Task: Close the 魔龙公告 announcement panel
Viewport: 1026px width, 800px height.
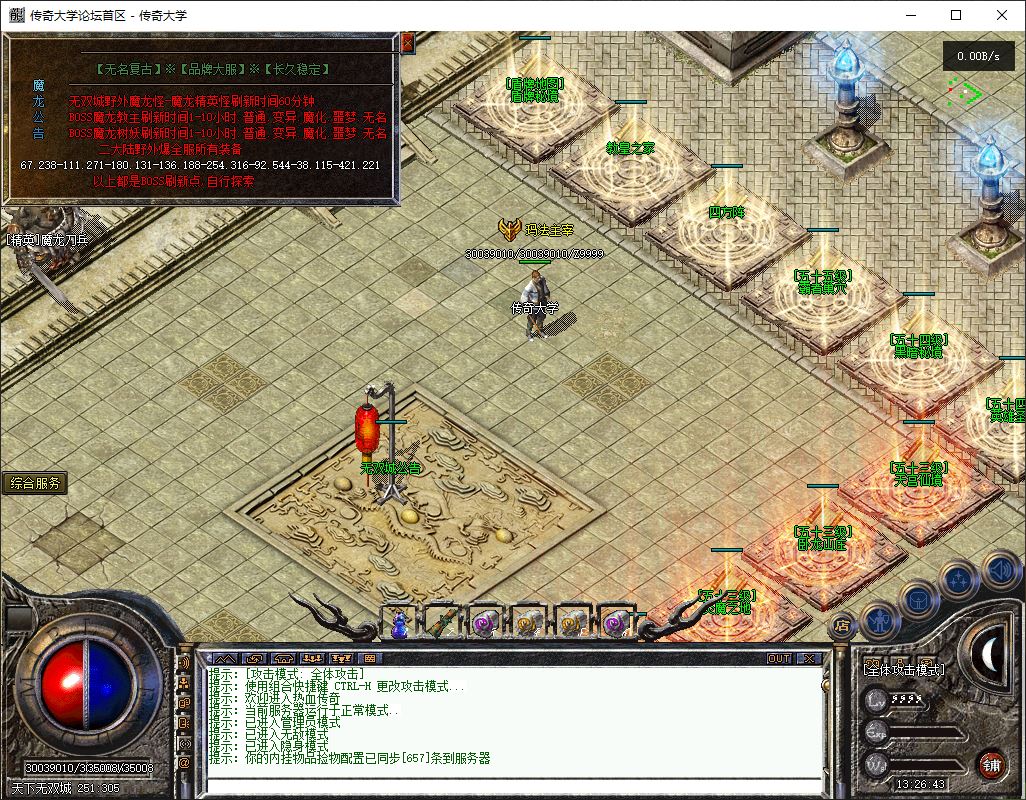Action: (x=407, y=43)
